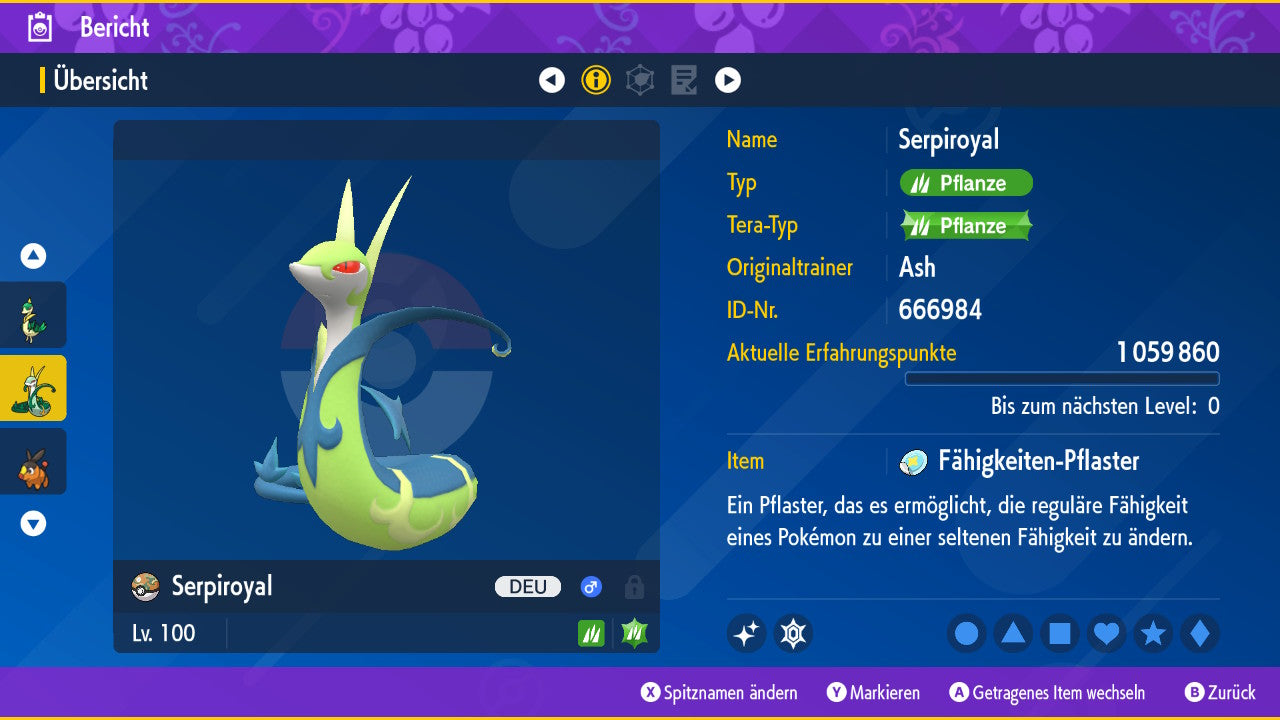This screenshot has width=1280, height=720.
Task: Select the info overview tab icon
Action: (596, 80)
